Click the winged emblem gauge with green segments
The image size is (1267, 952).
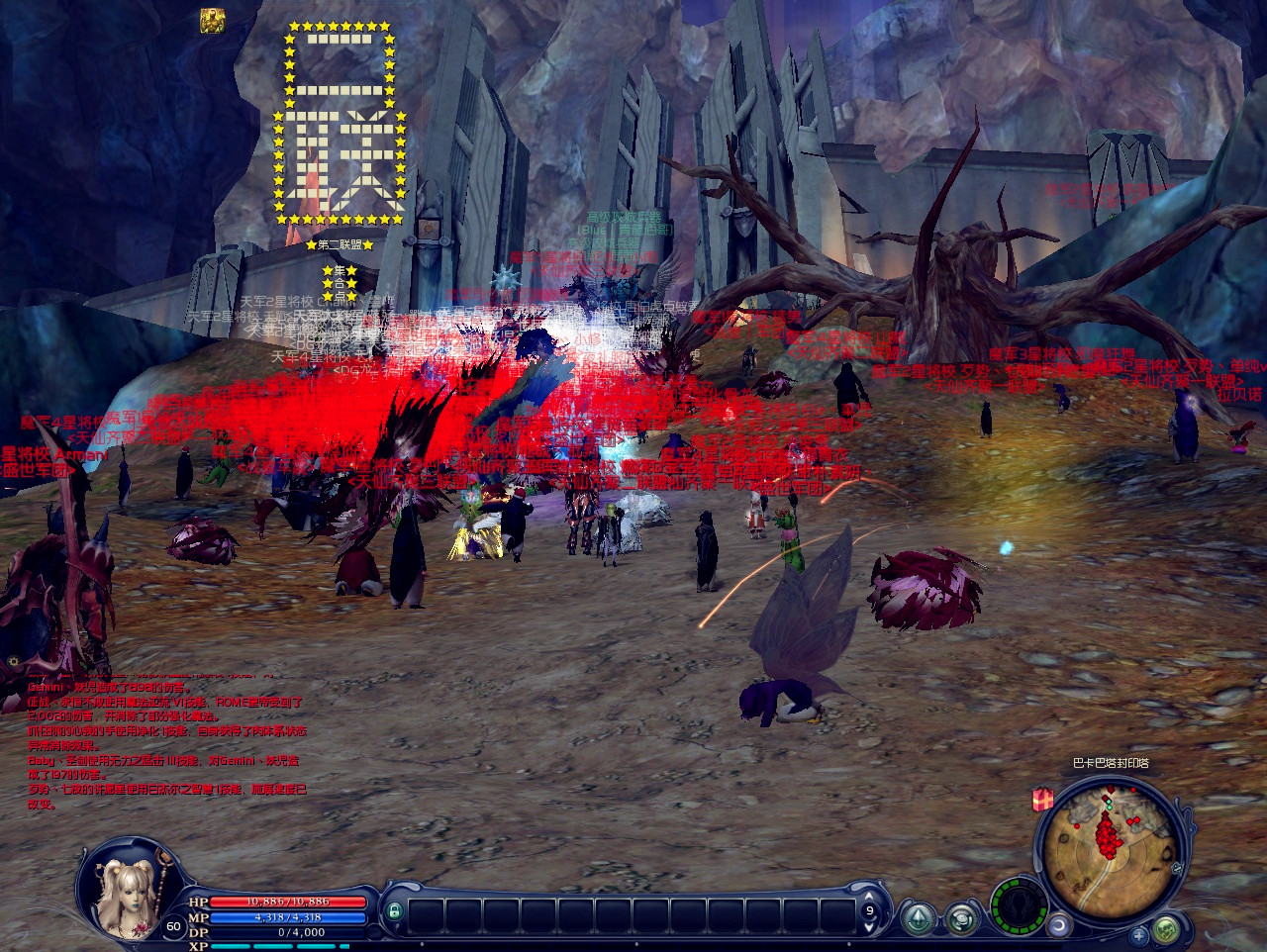click(x=1018, y=904)
